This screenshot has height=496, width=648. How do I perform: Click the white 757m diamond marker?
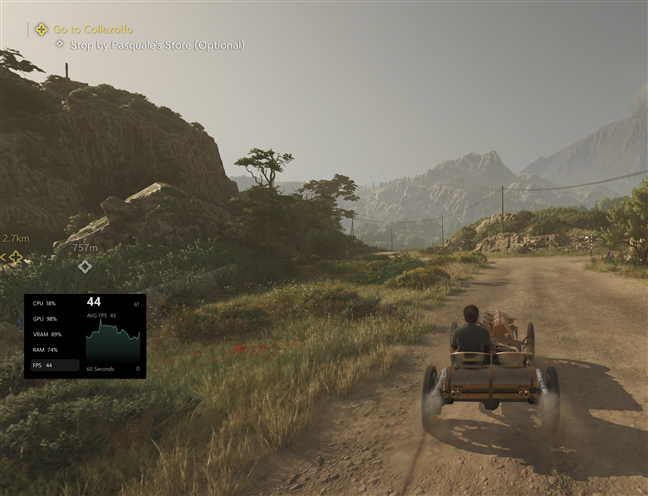(85, 266)
